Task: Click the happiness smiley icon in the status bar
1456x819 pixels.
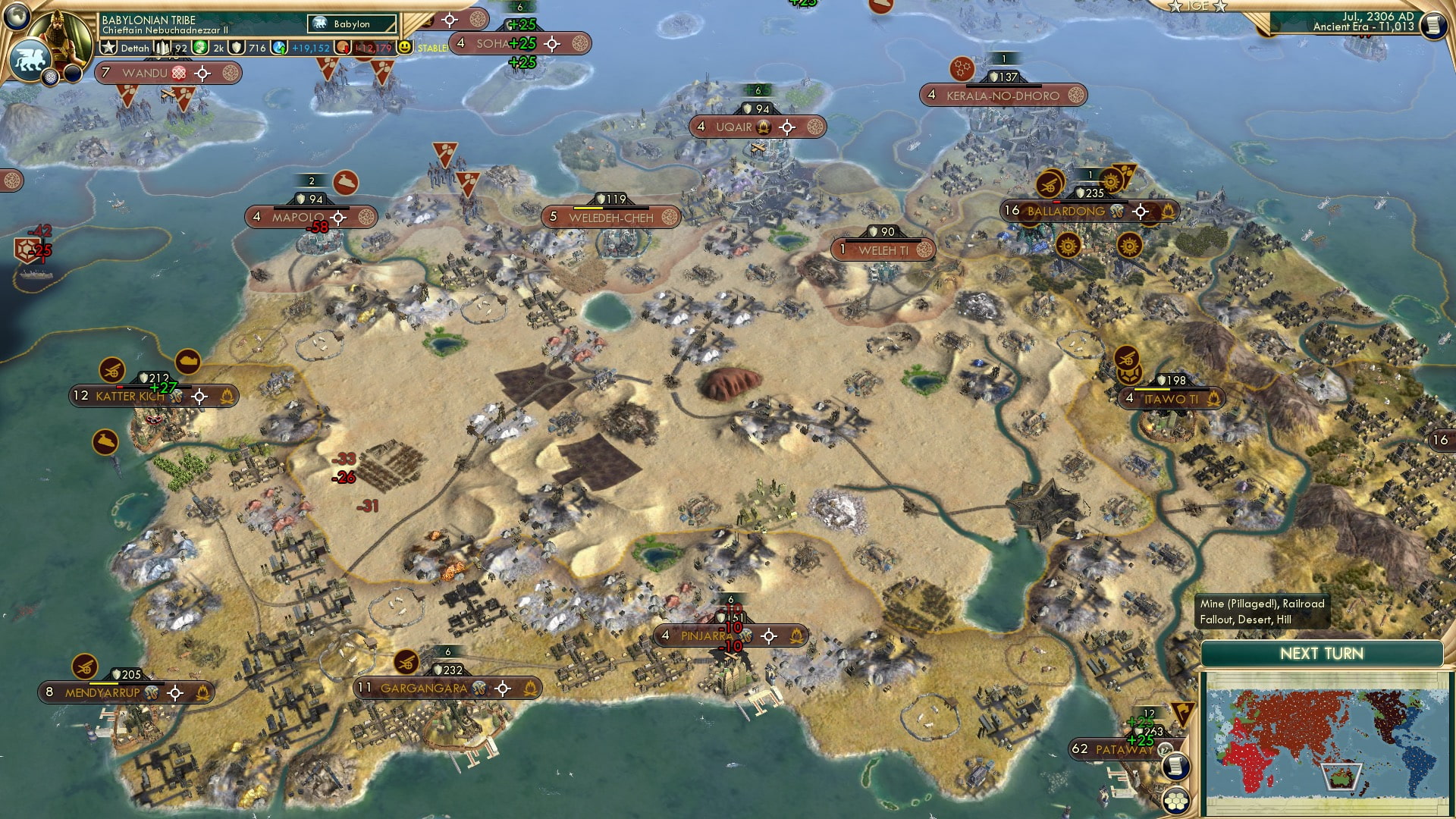Action: tap(404, 47)
